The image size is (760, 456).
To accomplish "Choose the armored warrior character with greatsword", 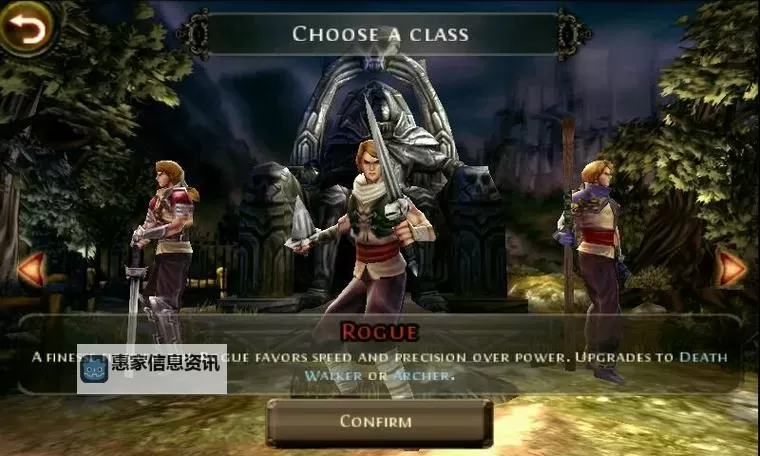I will (x=166, y=250).
